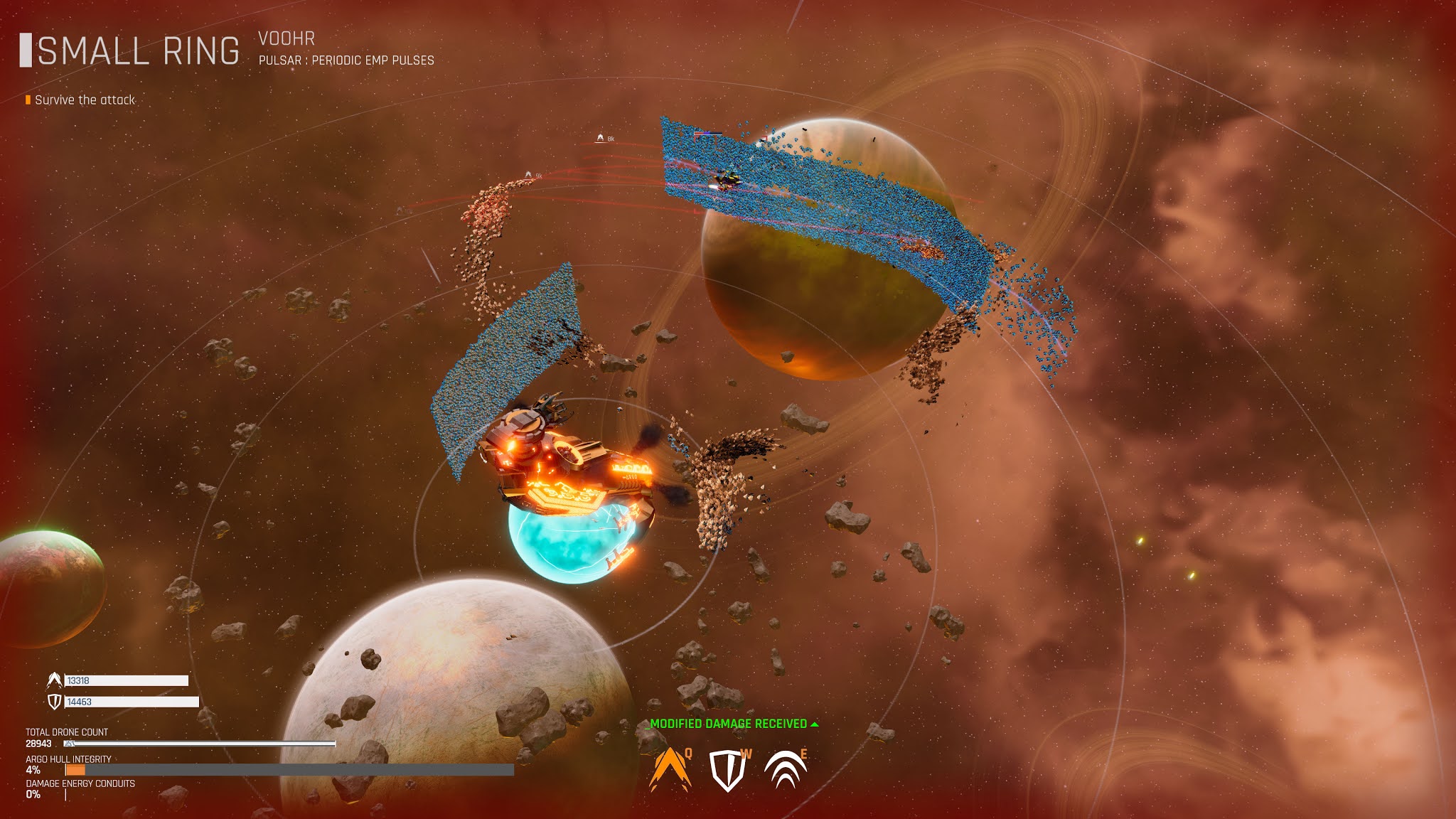Select the shield drone group icon
This screenshot has width=1456, height=819.
point(55,702)
